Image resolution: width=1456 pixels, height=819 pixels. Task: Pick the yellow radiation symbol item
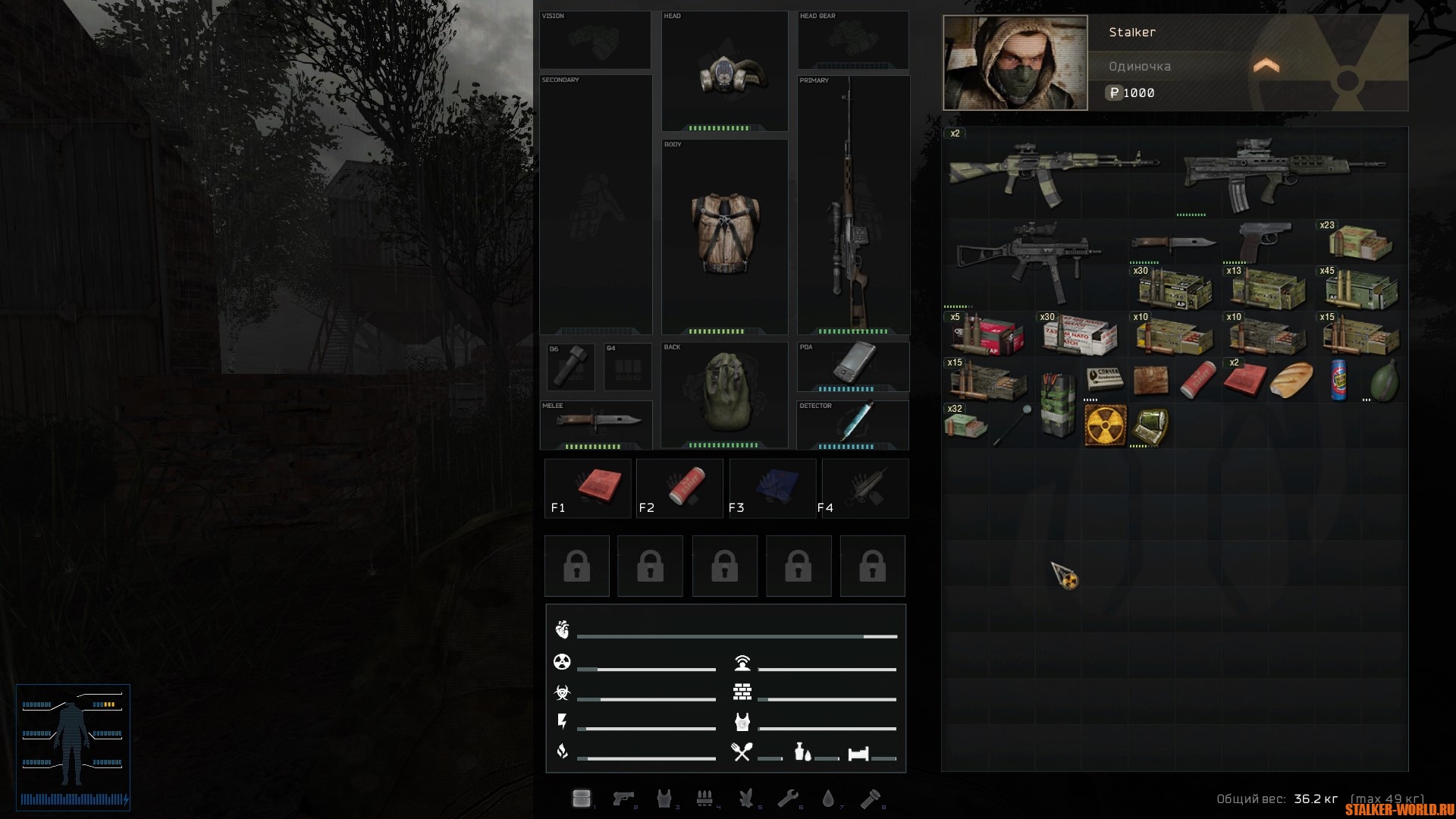click(x=1104, y=425)
